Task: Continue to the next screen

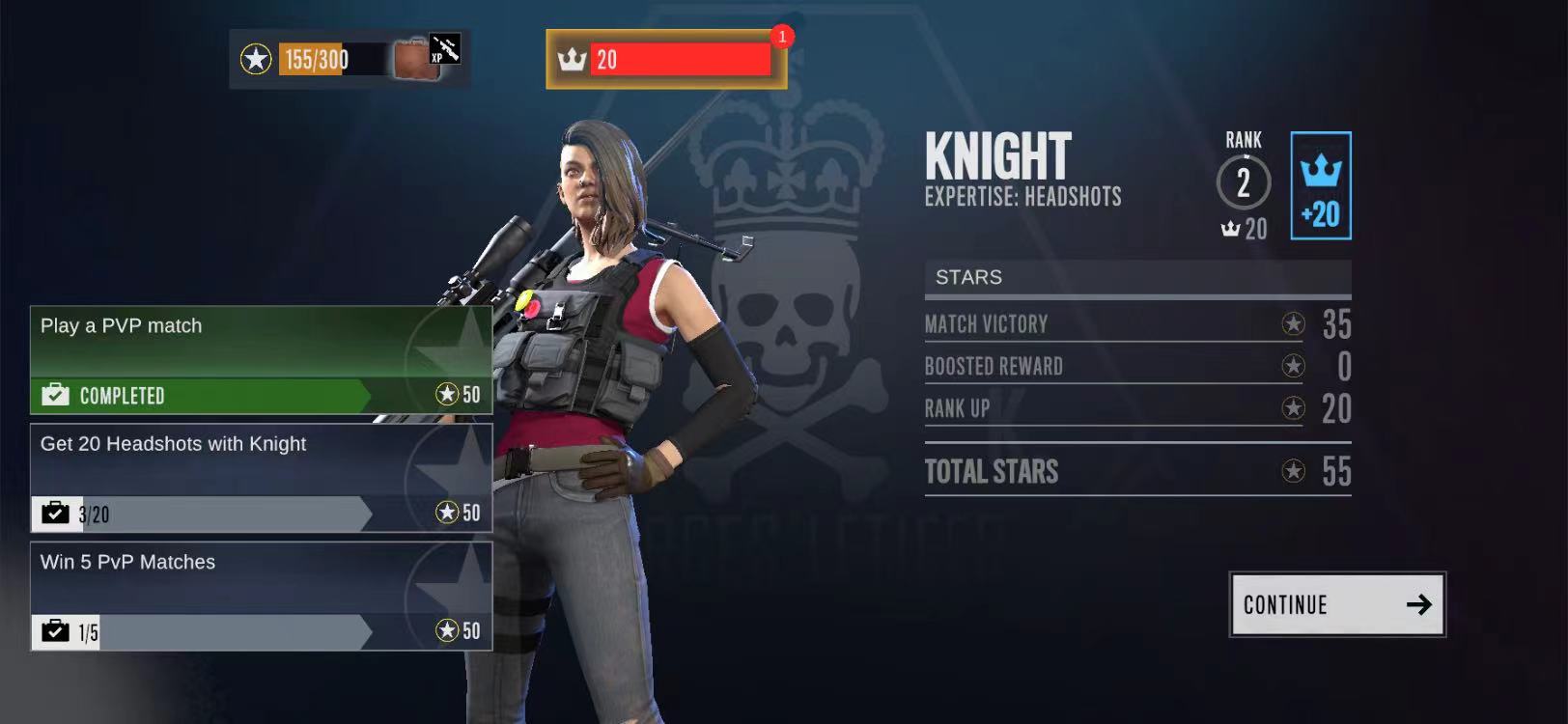Action: (1336, 604)
